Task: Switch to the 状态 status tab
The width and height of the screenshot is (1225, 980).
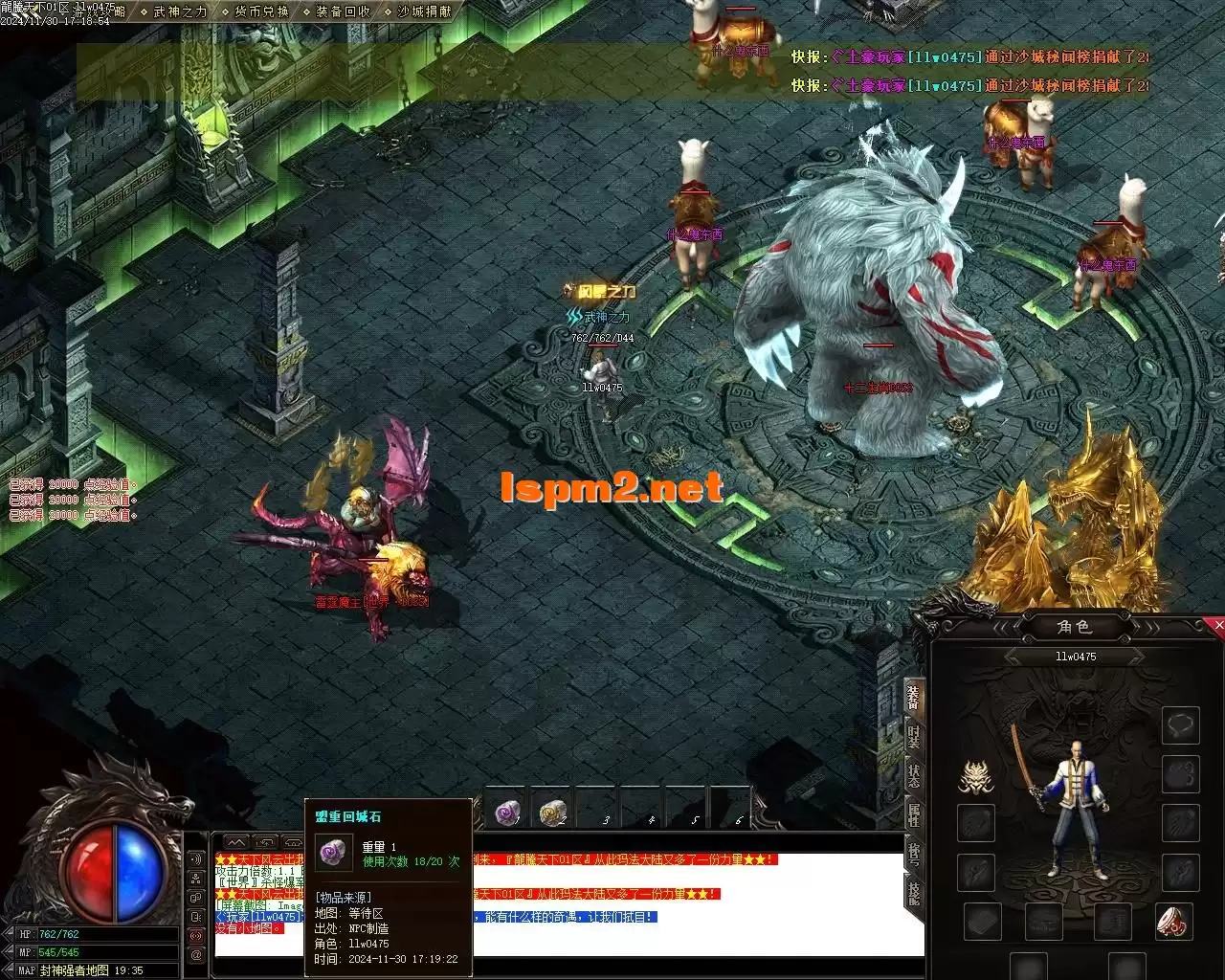Action: (x=914, y=775)
